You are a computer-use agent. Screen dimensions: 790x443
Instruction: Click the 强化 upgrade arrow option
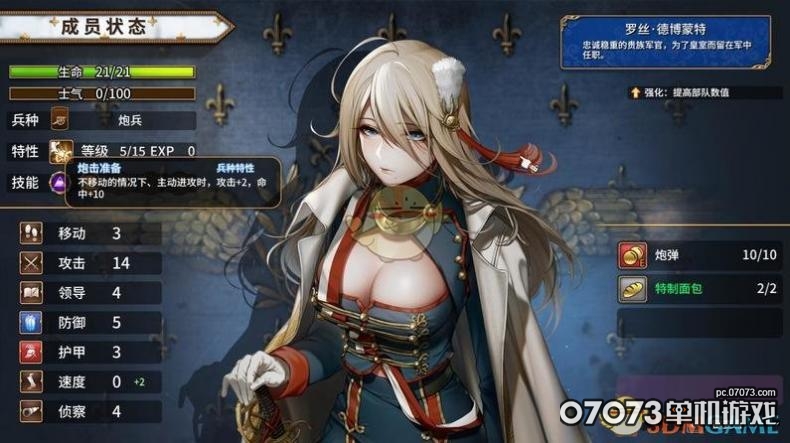tap(635, 92)
